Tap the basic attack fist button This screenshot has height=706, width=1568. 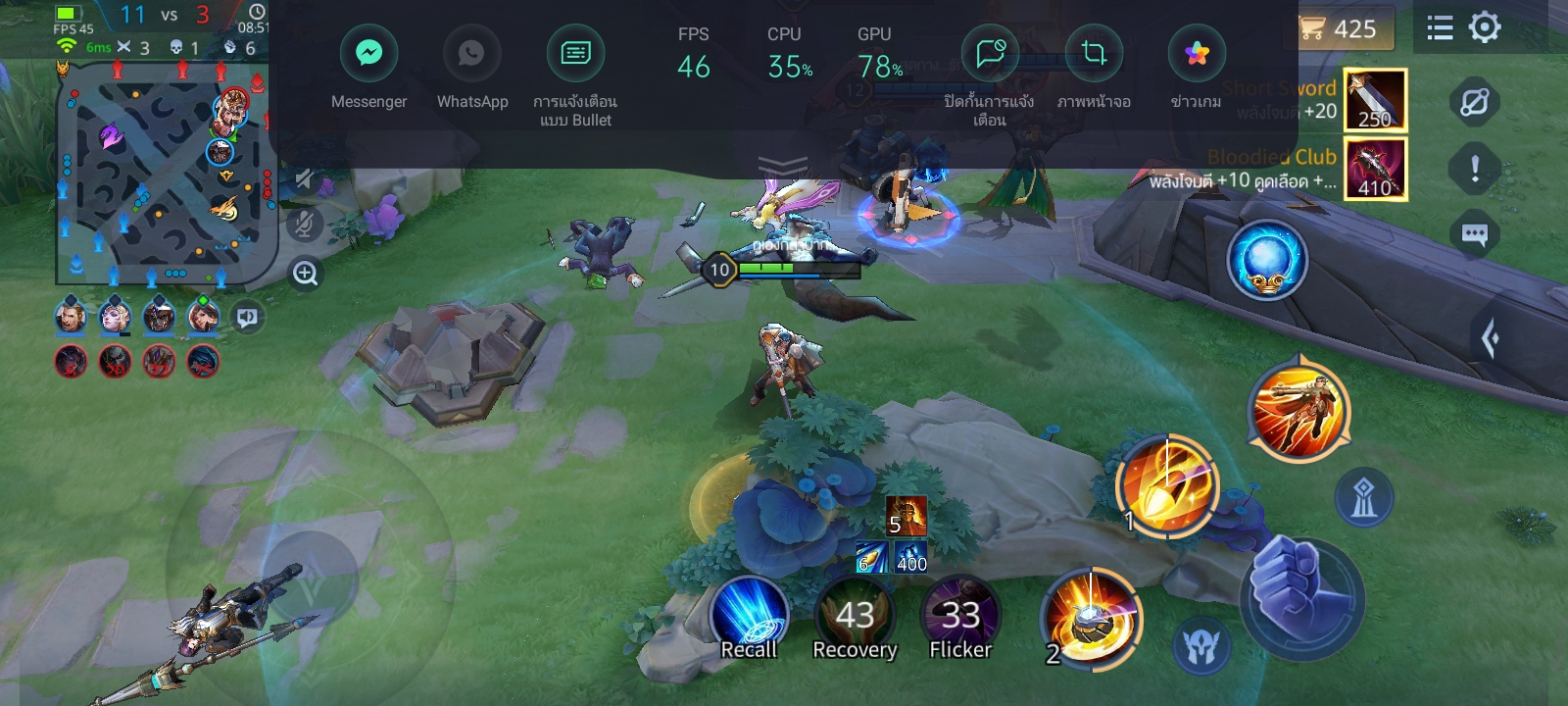click(x=1301, y=591)
